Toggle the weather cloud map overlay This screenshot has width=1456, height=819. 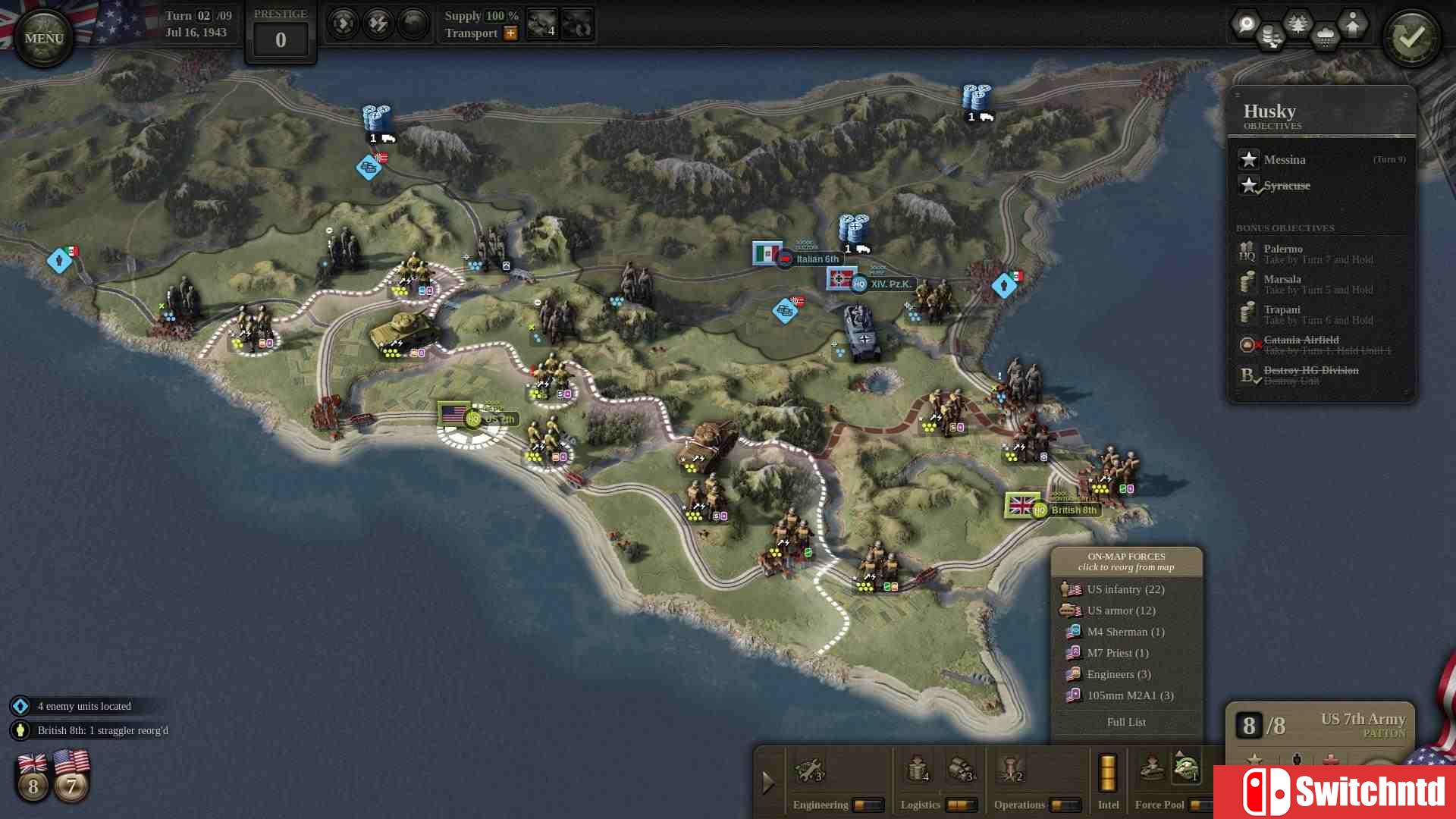tap(1325, 36)
